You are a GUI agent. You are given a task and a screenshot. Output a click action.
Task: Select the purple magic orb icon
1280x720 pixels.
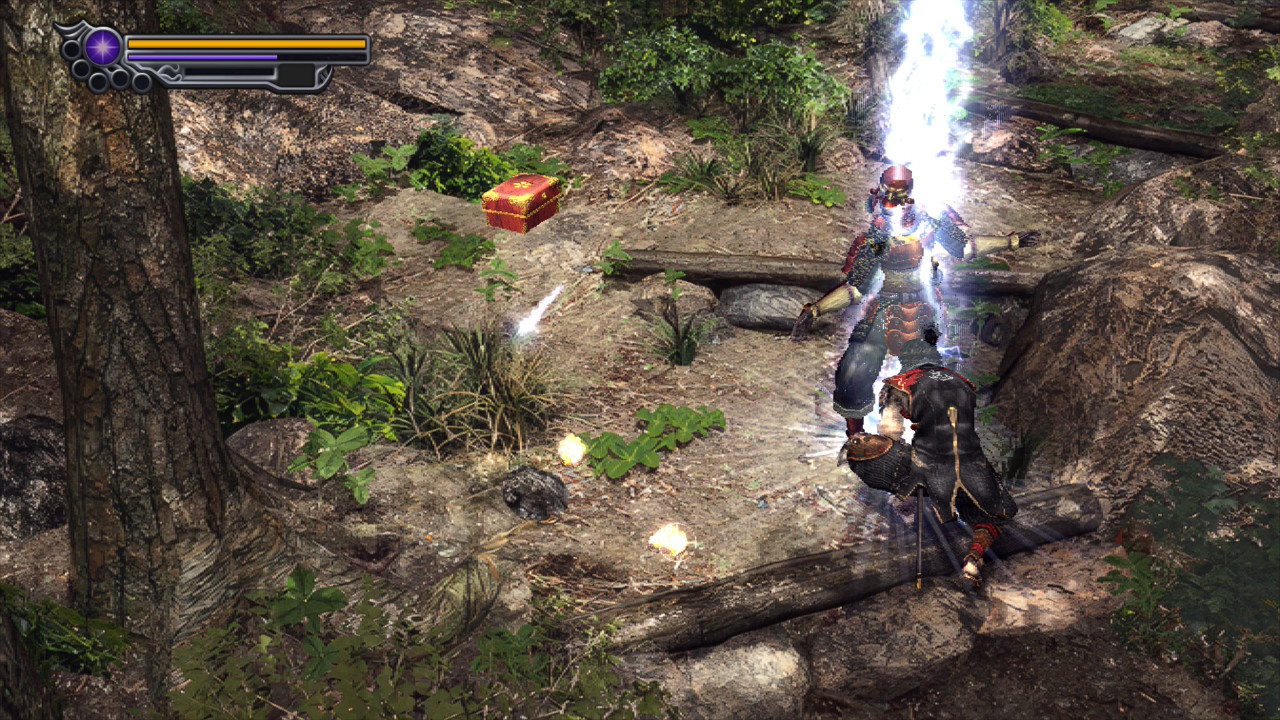pyautogui.click(x=103, y=47)
